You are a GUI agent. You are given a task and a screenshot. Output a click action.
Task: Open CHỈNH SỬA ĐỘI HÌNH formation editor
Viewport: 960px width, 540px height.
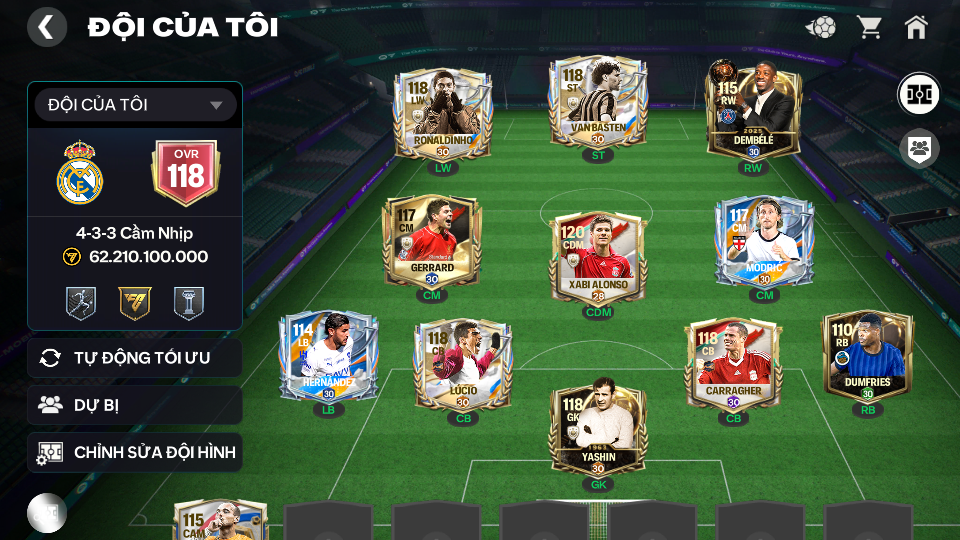(x=135, y=453)
